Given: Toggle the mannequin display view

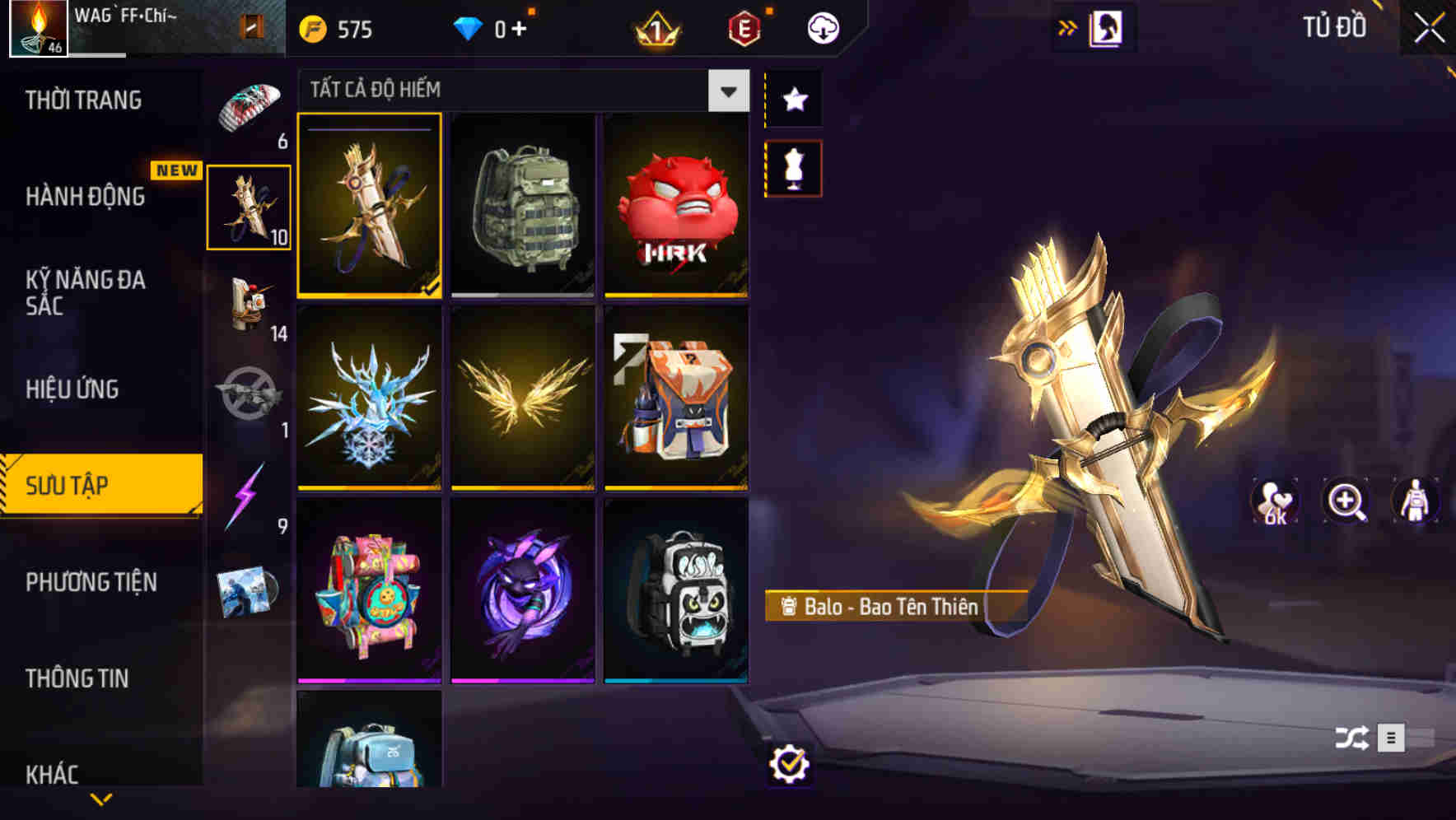Looking at the screenshot, I should tap(793, 167).
